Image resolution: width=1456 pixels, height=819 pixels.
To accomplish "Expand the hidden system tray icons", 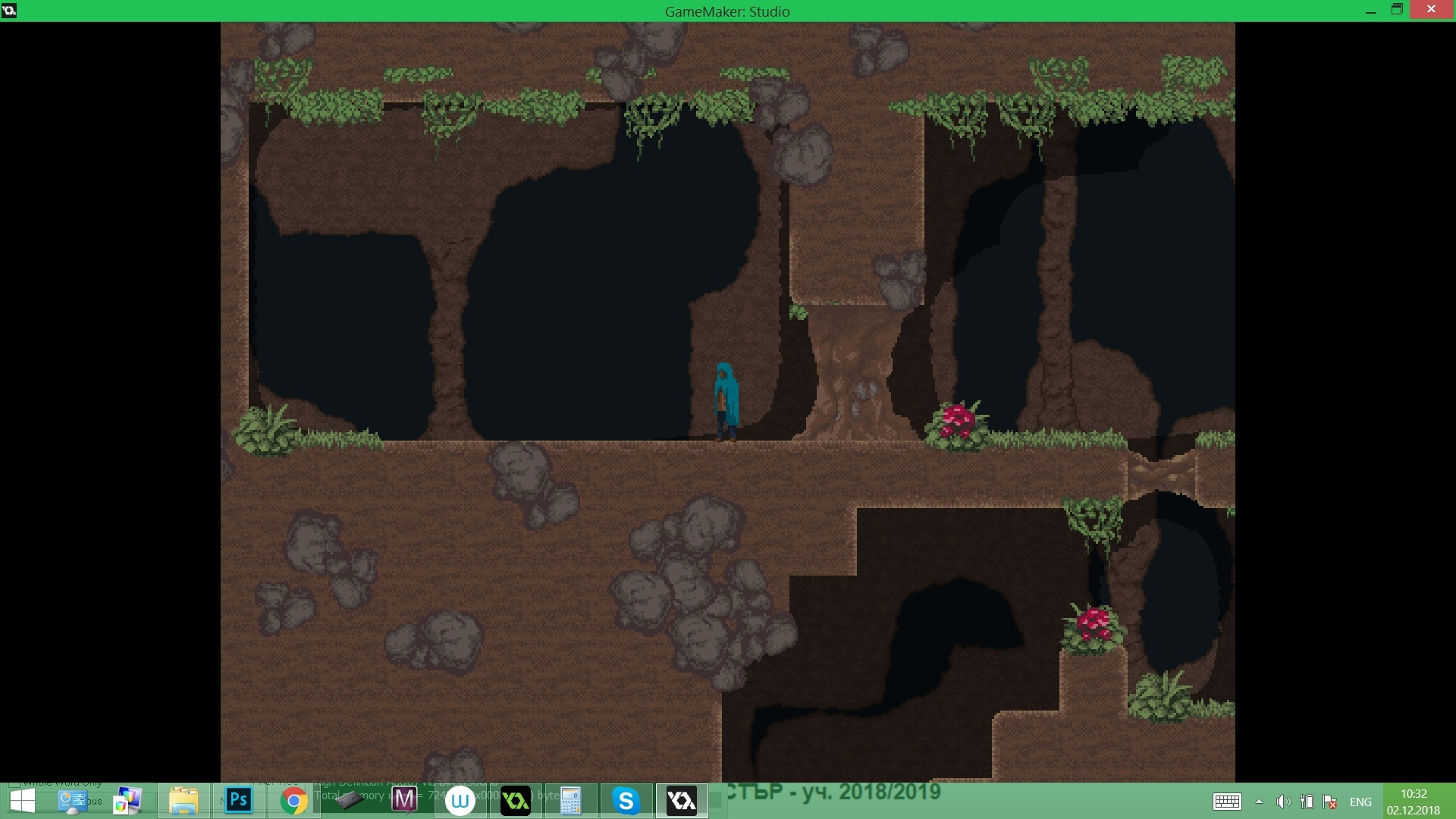I will 1260,802.
